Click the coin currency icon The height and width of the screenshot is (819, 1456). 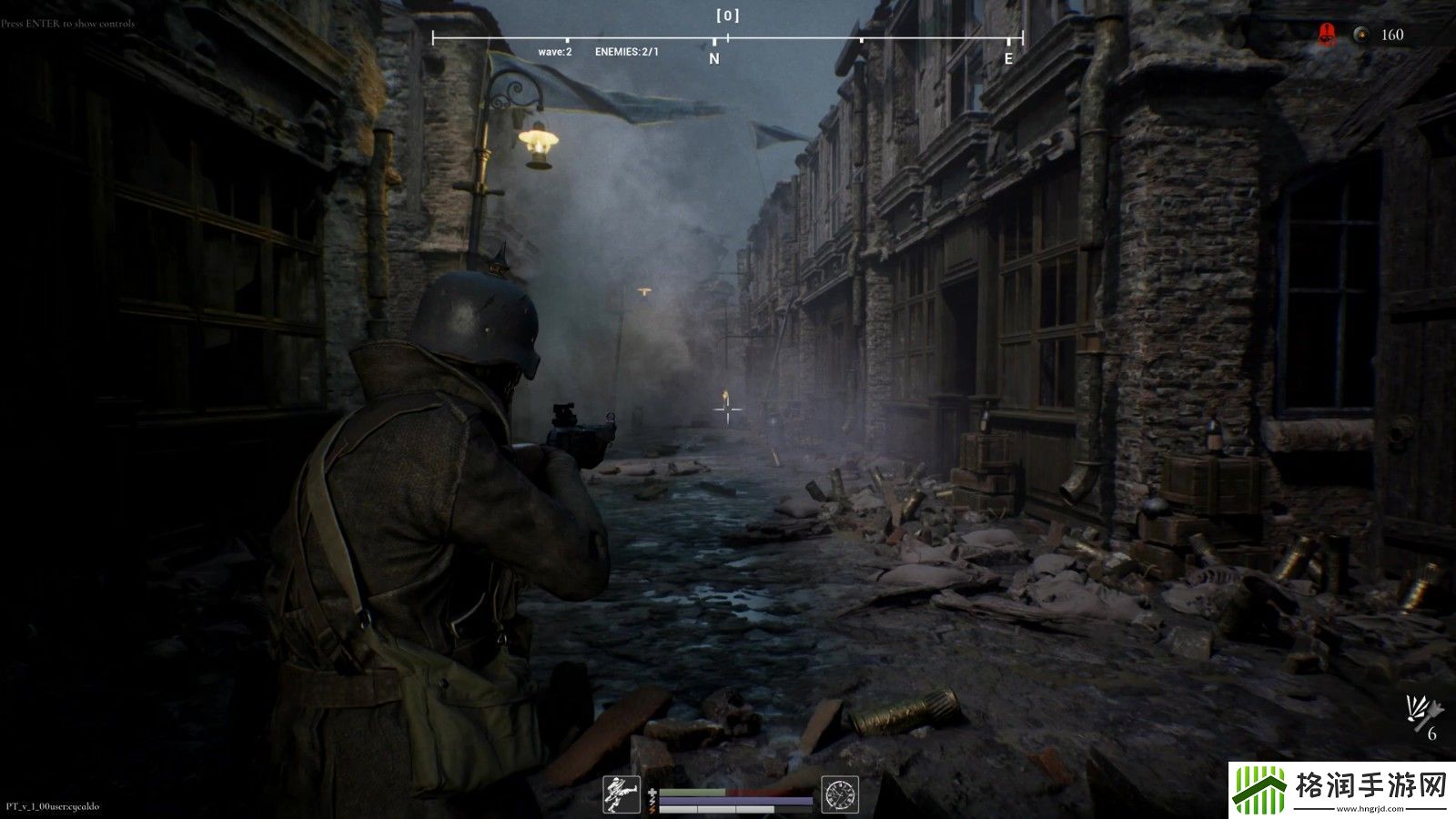(1360, 35)
